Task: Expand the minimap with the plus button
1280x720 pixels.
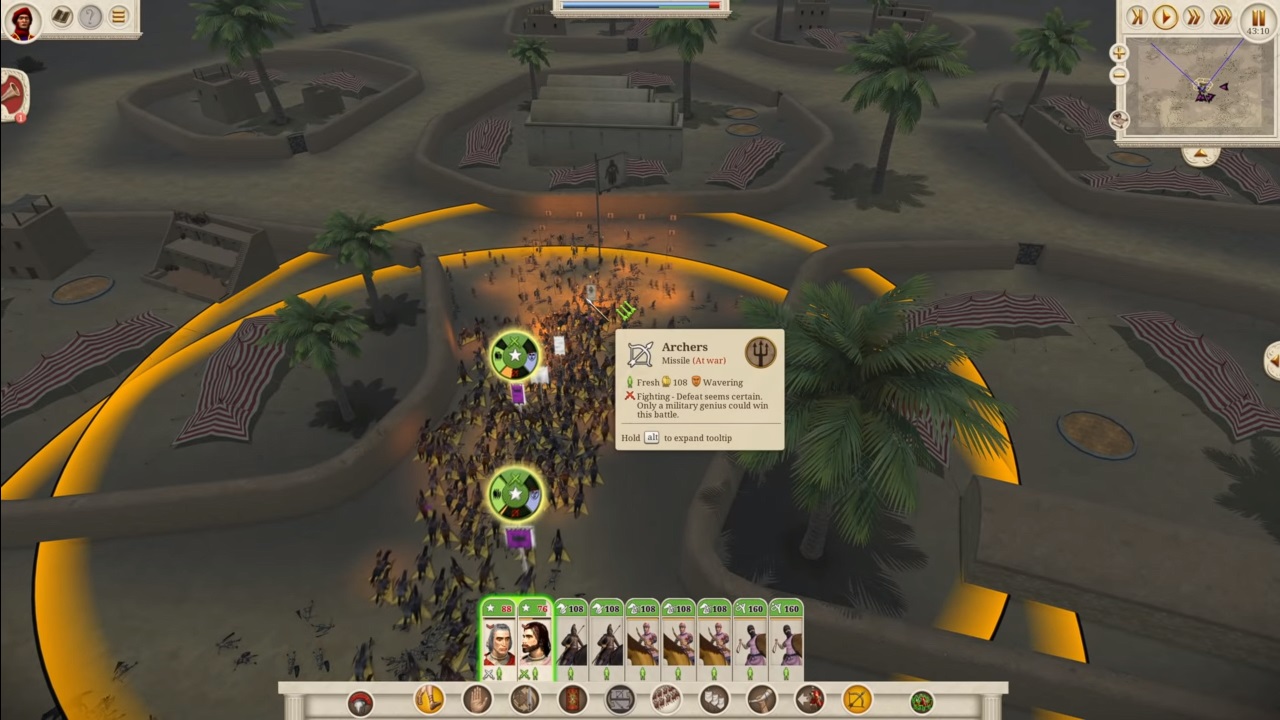Action: pyautogui.click(x=1118, y=50)
